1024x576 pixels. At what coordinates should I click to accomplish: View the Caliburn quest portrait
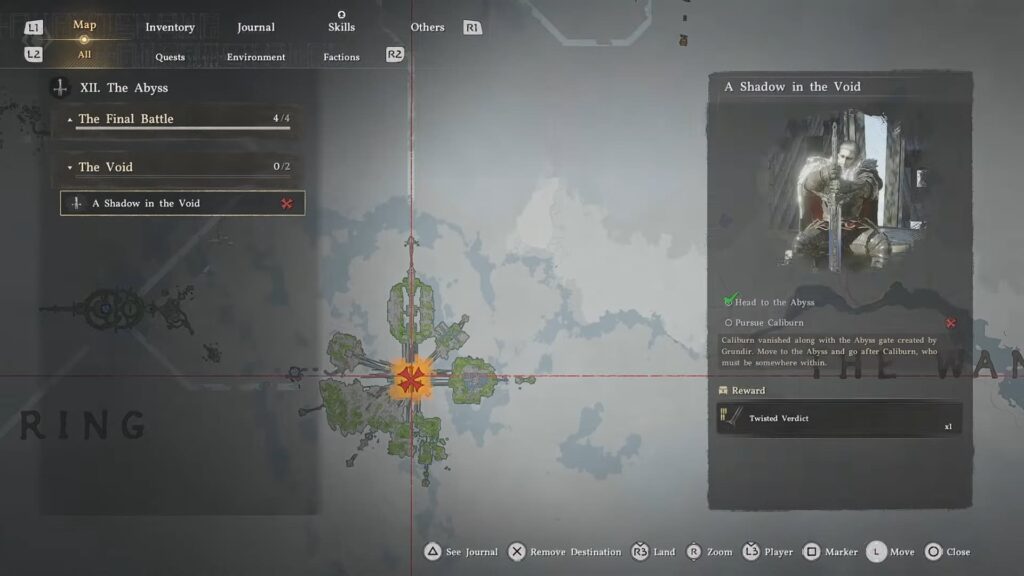point(839,190)
